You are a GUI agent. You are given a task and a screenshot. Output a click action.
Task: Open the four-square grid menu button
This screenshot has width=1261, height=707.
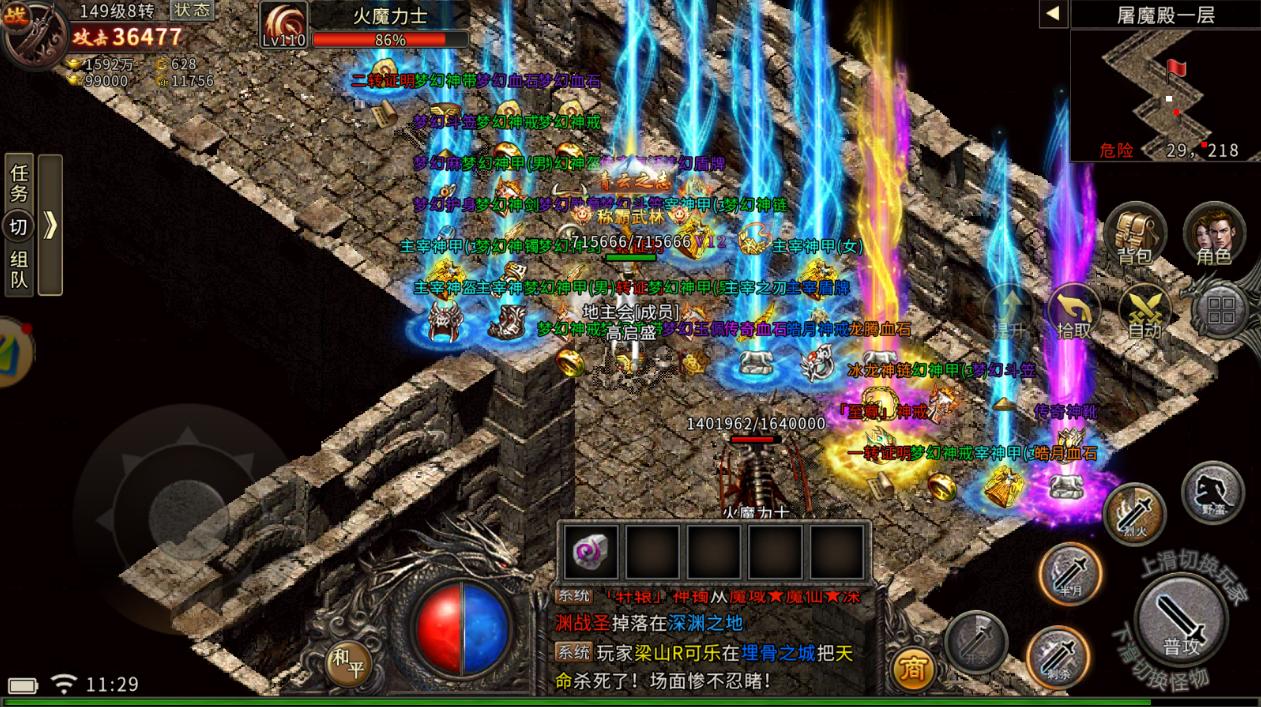1220,311
